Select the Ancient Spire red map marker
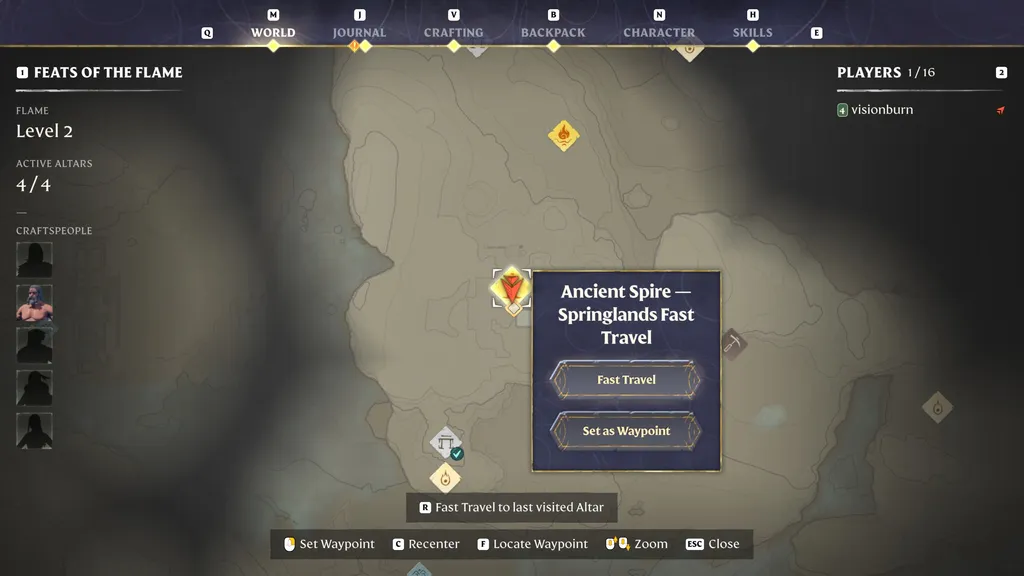 tap(513, 289)
